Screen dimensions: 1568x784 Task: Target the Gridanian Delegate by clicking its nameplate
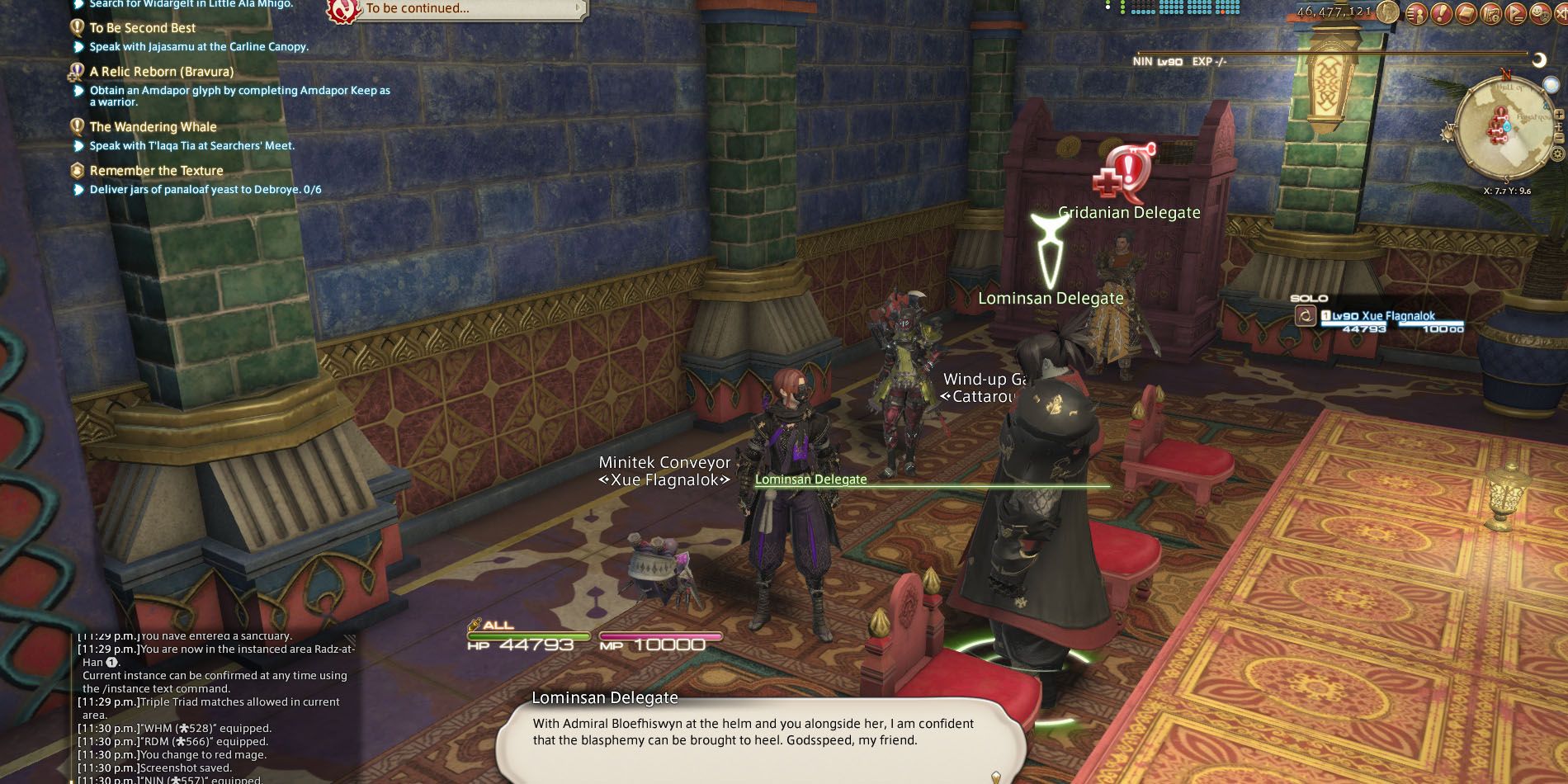(1129, 212)
